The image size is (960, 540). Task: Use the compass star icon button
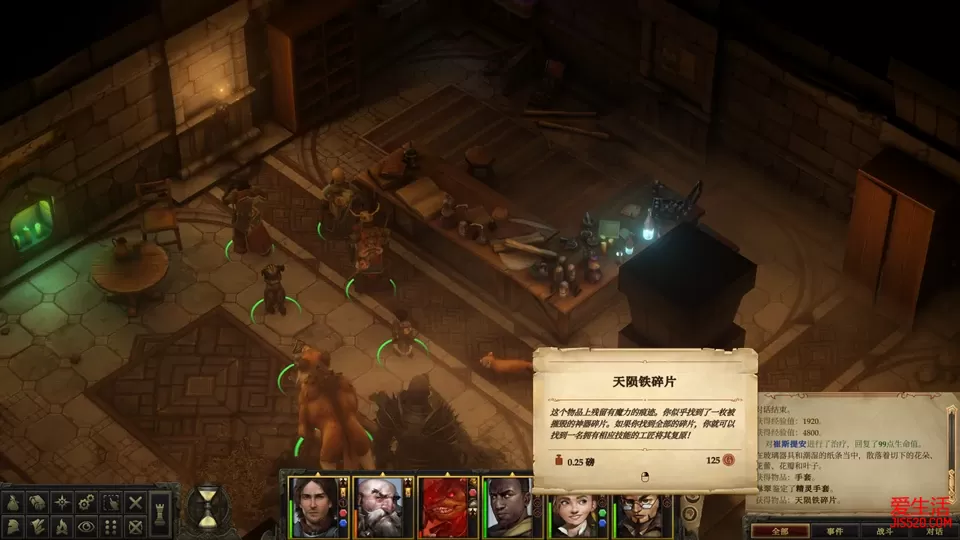(61, 501)
